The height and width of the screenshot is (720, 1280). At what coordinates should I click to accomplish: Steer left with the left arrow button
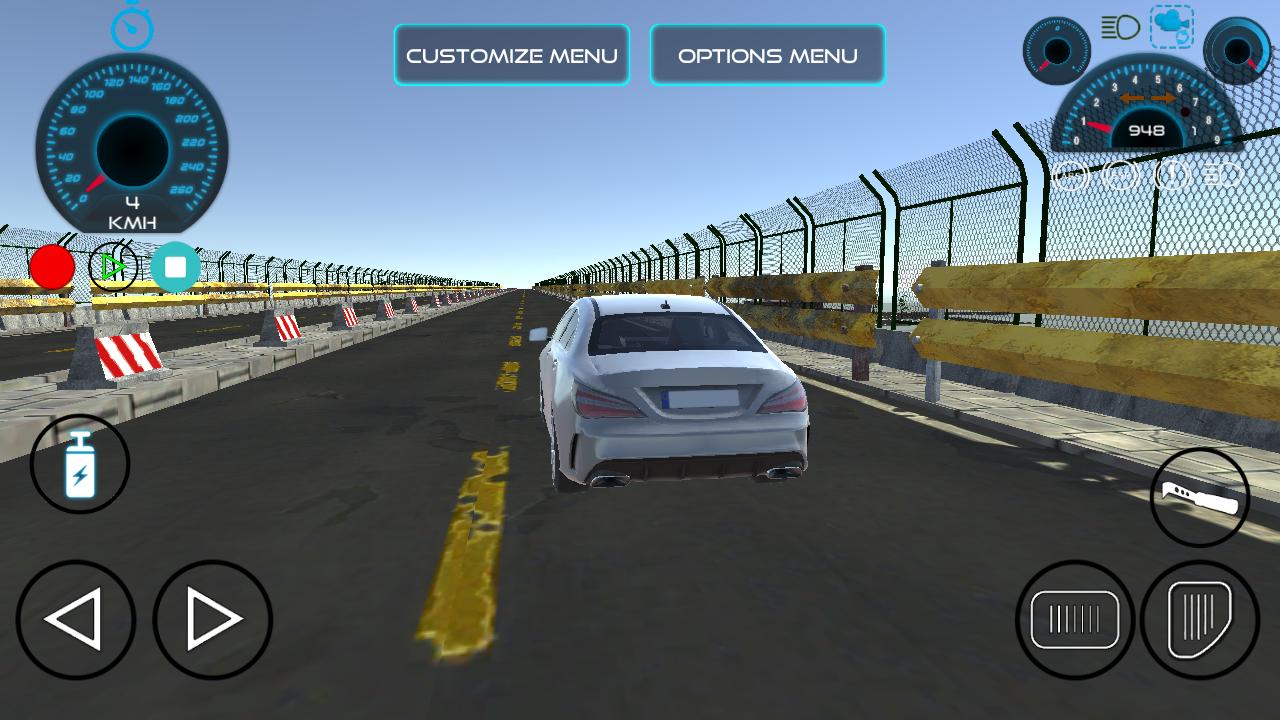tap(75, 620)
